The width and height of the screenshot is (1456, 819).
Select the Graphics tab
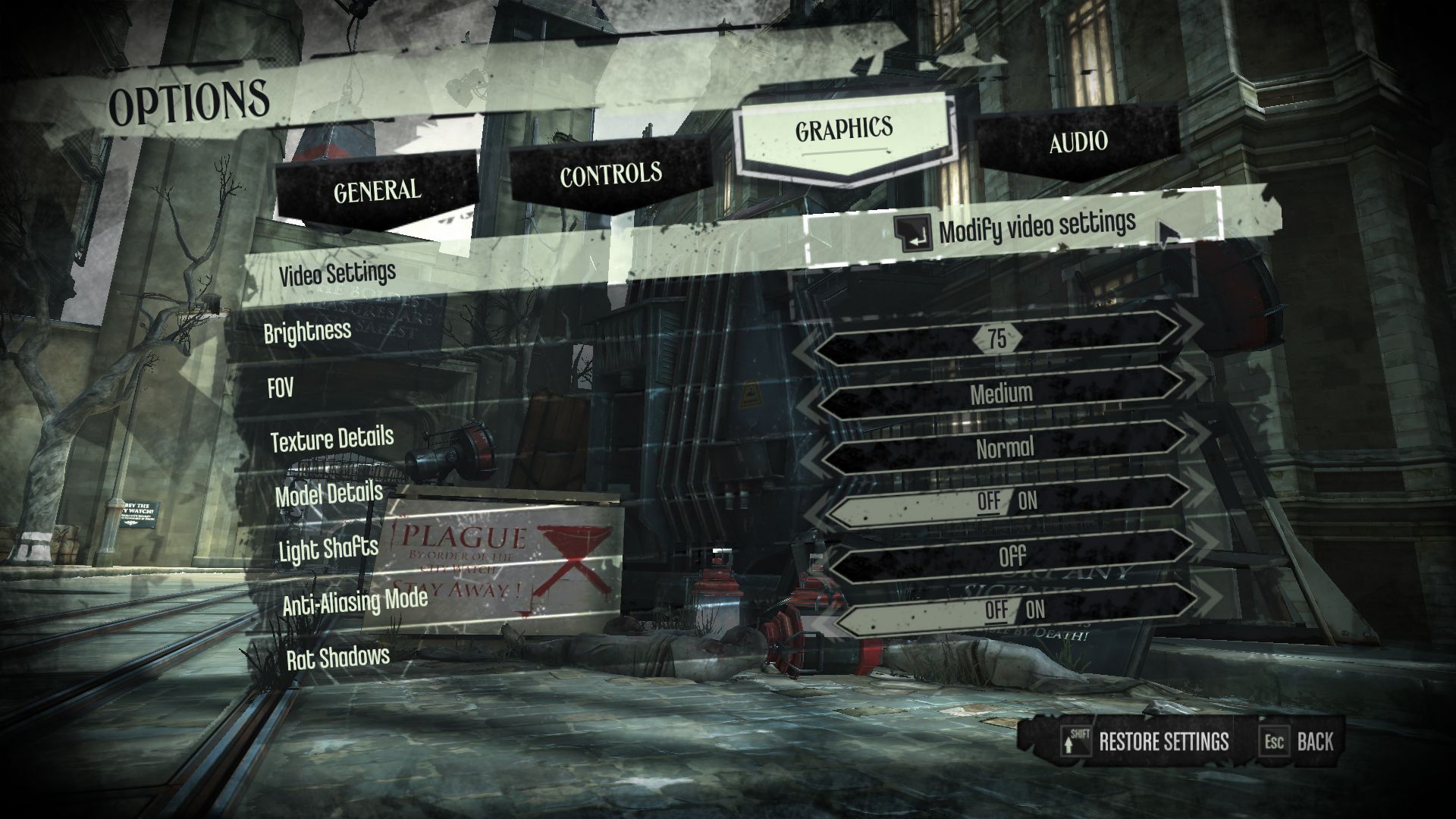pyautogui.click(x=843, y=130)
